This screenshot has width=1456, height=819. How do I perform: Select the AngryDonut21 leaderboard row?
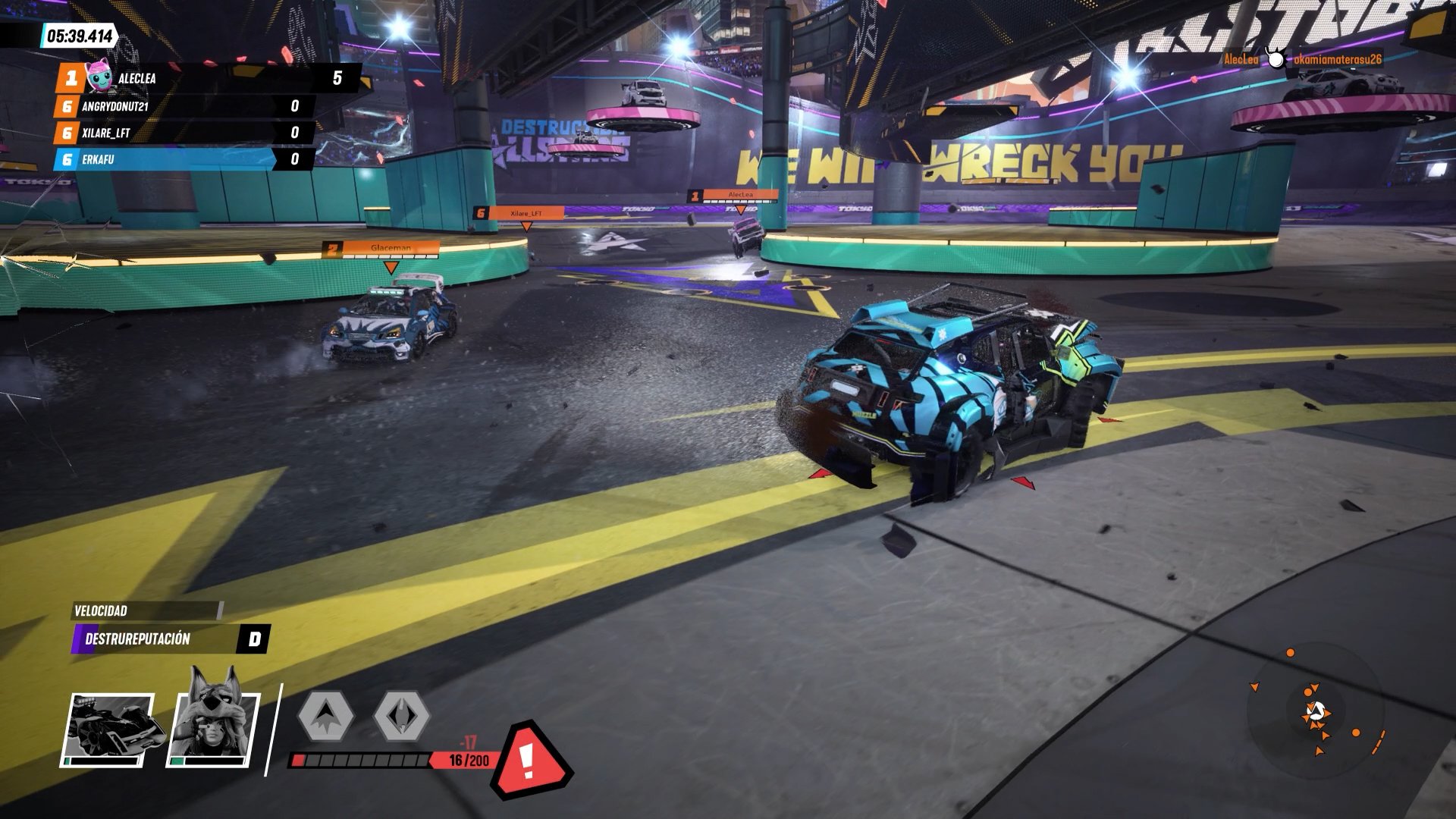[182, 106]
